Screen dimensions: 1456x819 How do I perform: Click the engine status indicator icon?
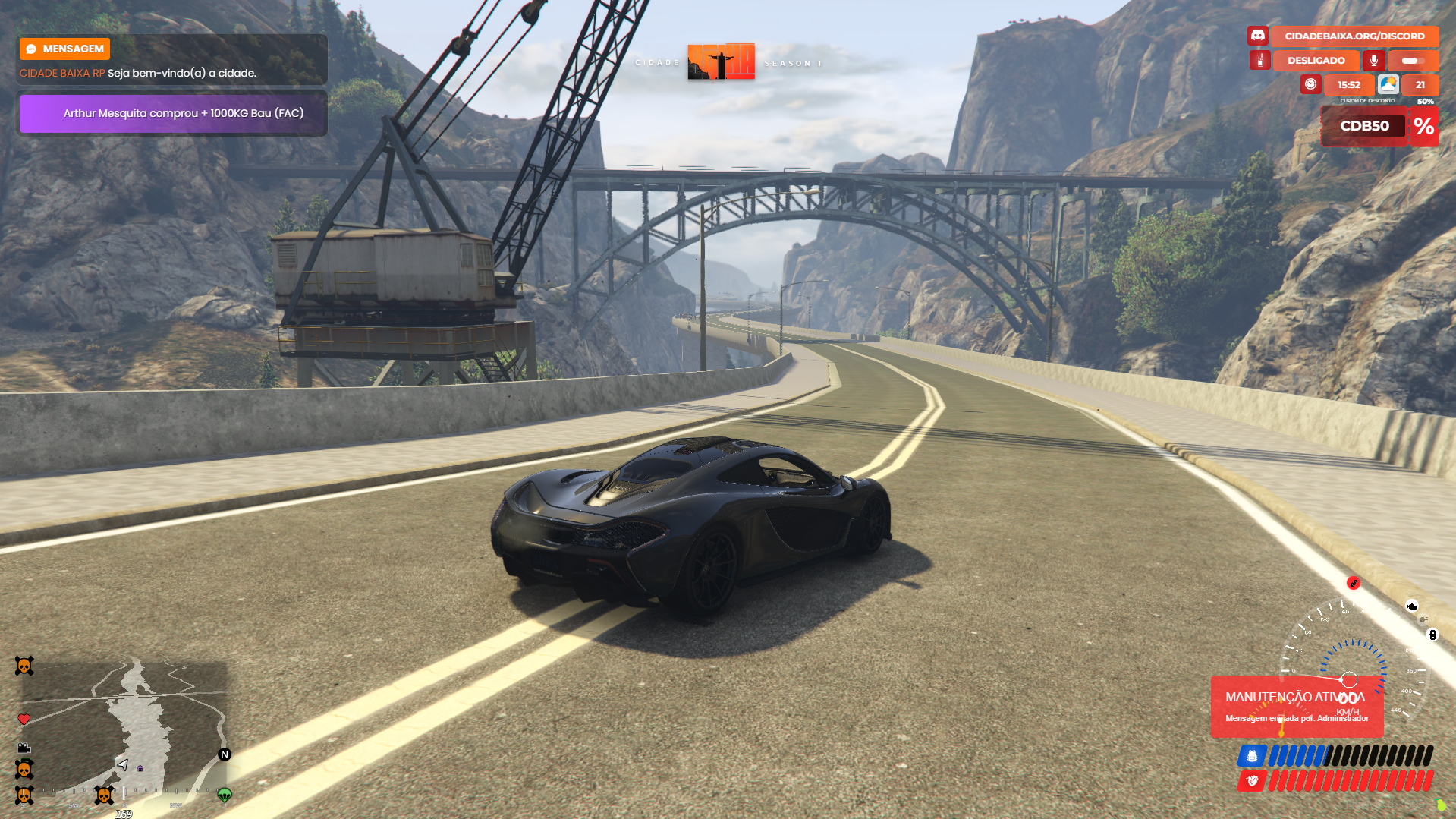(1411, 606)
